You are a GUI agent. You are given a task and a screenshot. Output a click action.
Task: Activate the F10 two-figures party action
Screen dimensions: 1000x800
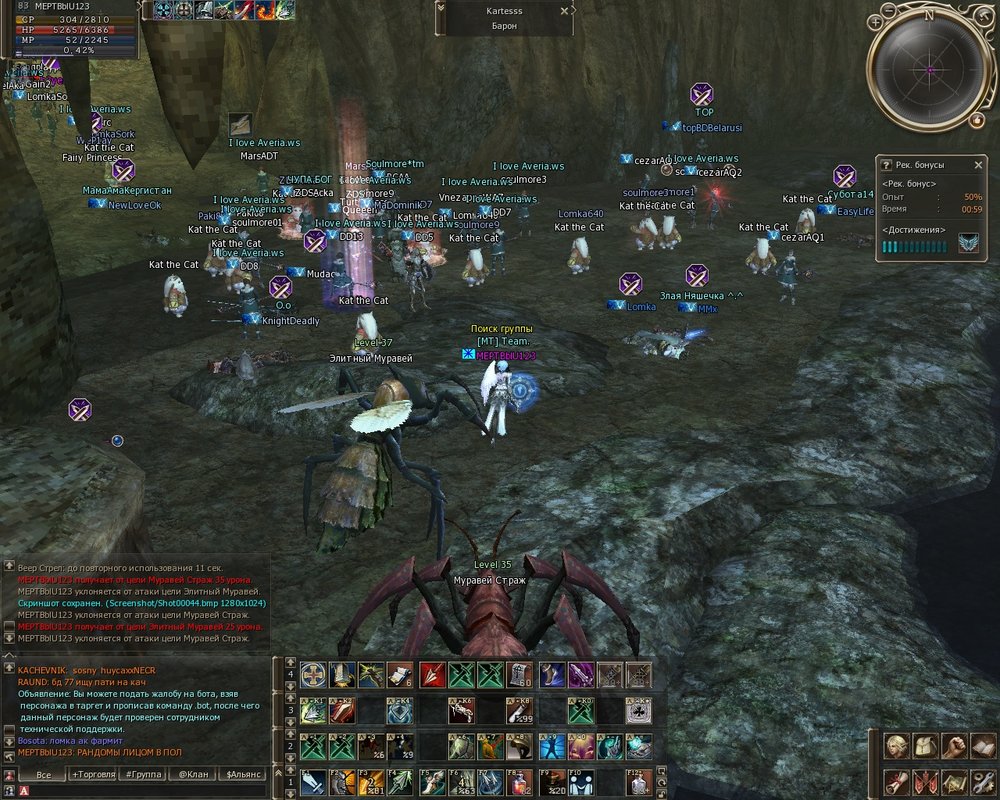tap(580, 782)
